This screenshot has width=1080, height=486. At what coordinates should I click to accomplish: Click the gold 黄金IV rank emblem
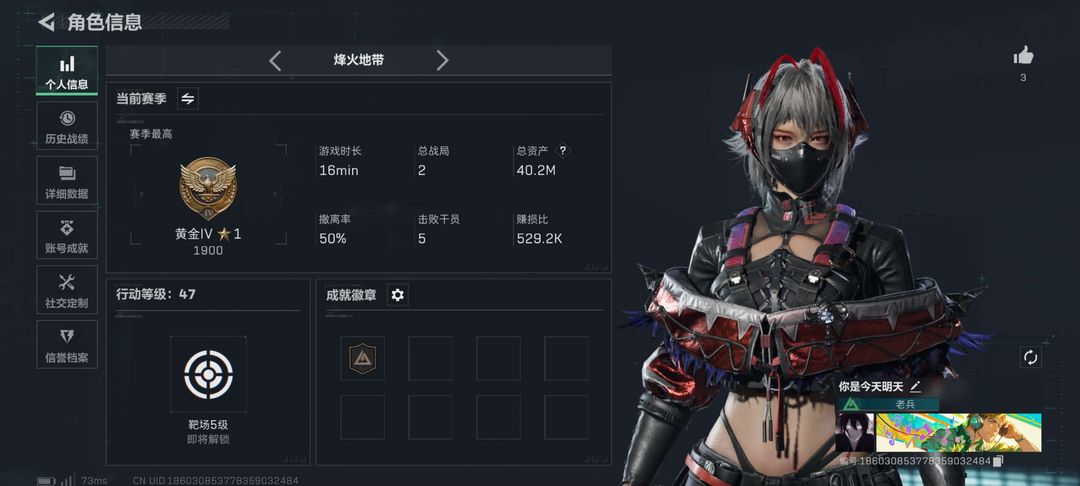tap(207, 189)
